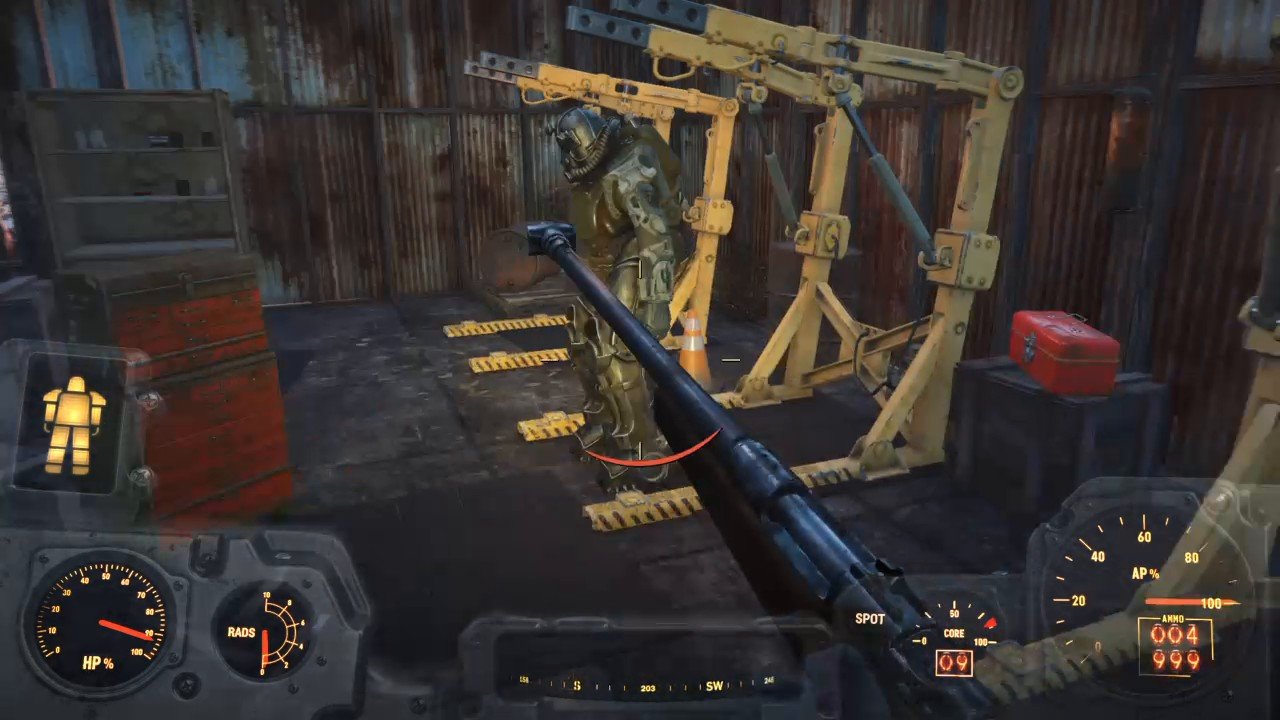Click the power armor condition icon
This screenshot has height=720, width=1280.
click(x=73, y=425)
